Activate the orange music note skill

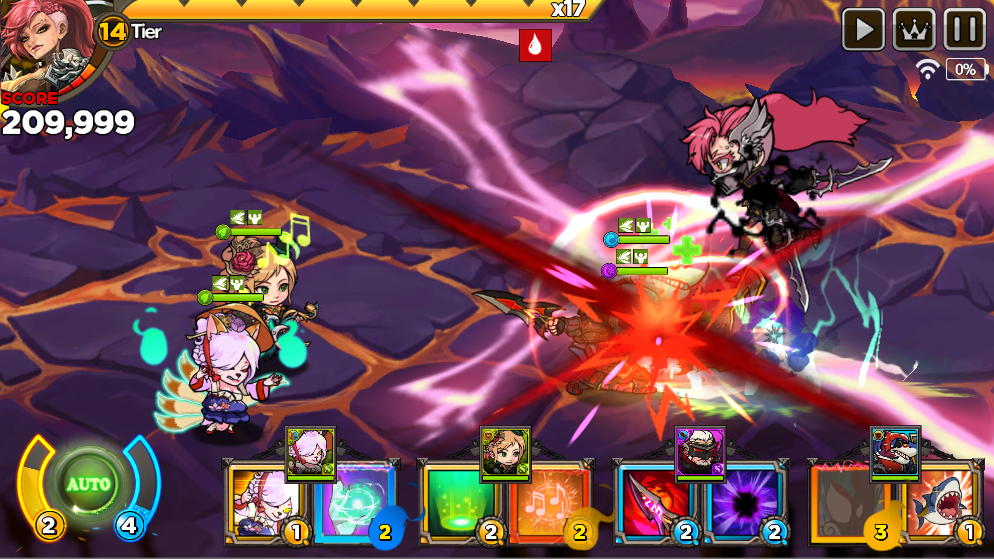click(547, 503)
